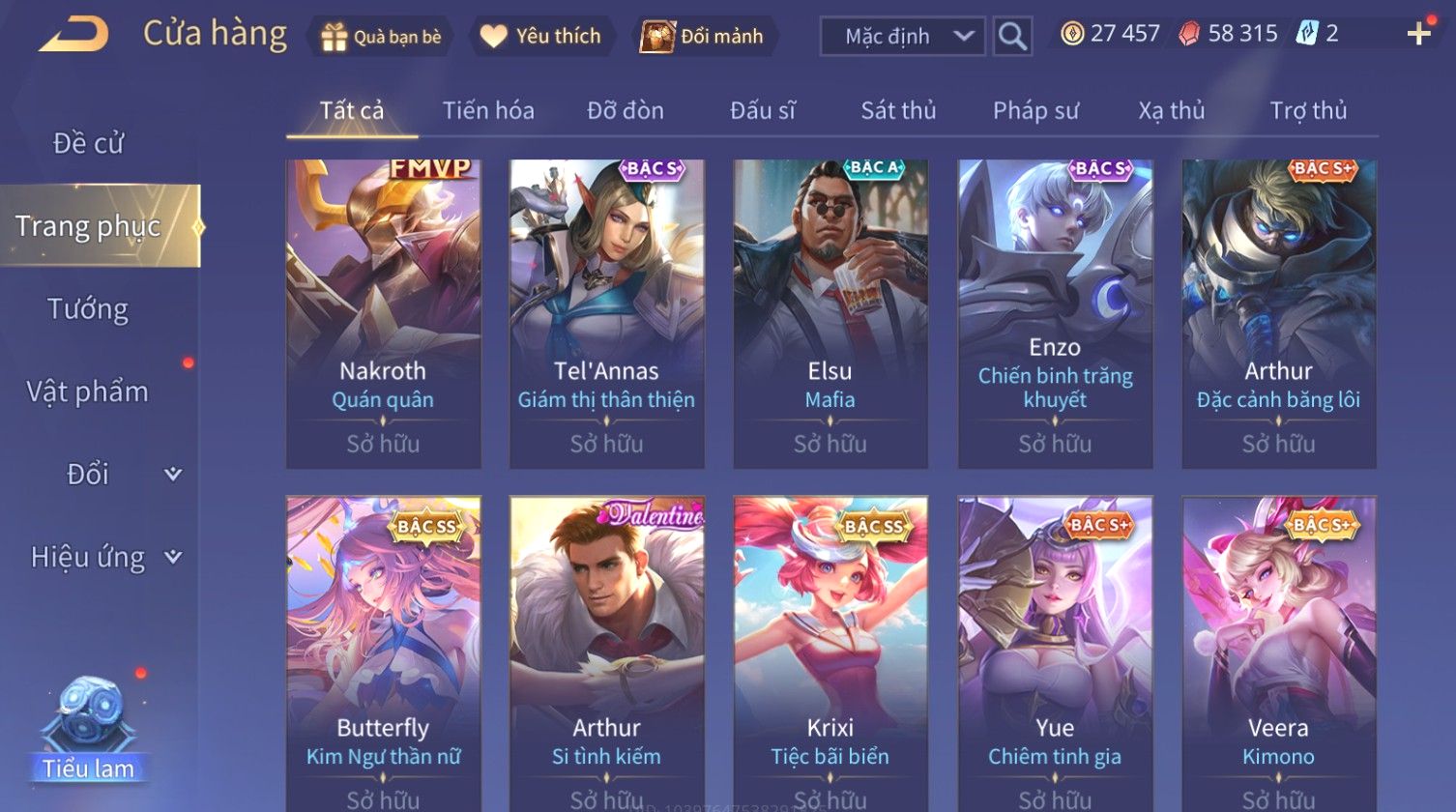
Task: Choose Tướng in the side menu
Action: (x=88, y=309)
